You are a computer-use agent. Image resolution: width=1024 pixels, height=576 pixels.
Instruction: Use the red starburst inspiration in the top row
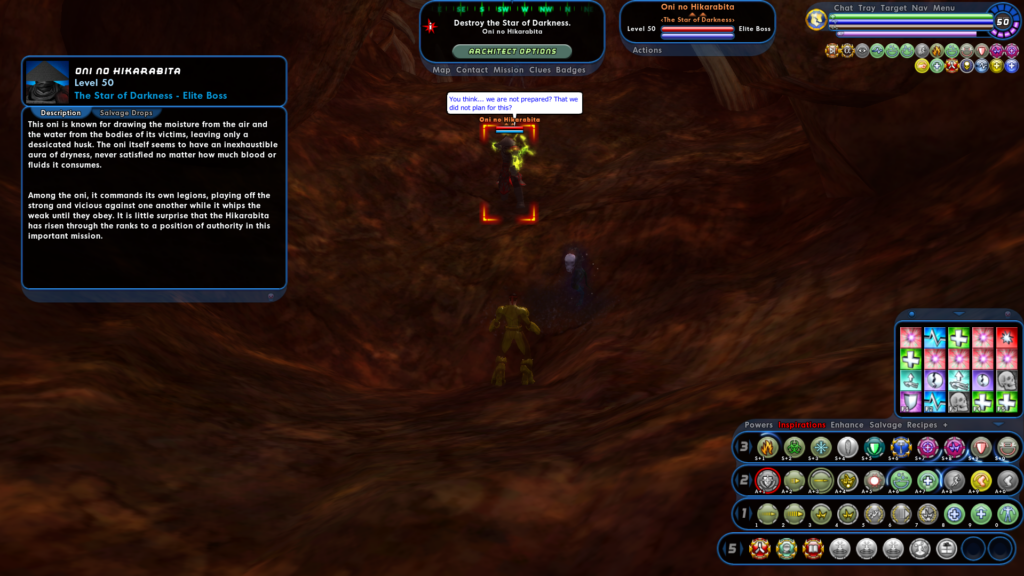click(x=1006, y=337)
